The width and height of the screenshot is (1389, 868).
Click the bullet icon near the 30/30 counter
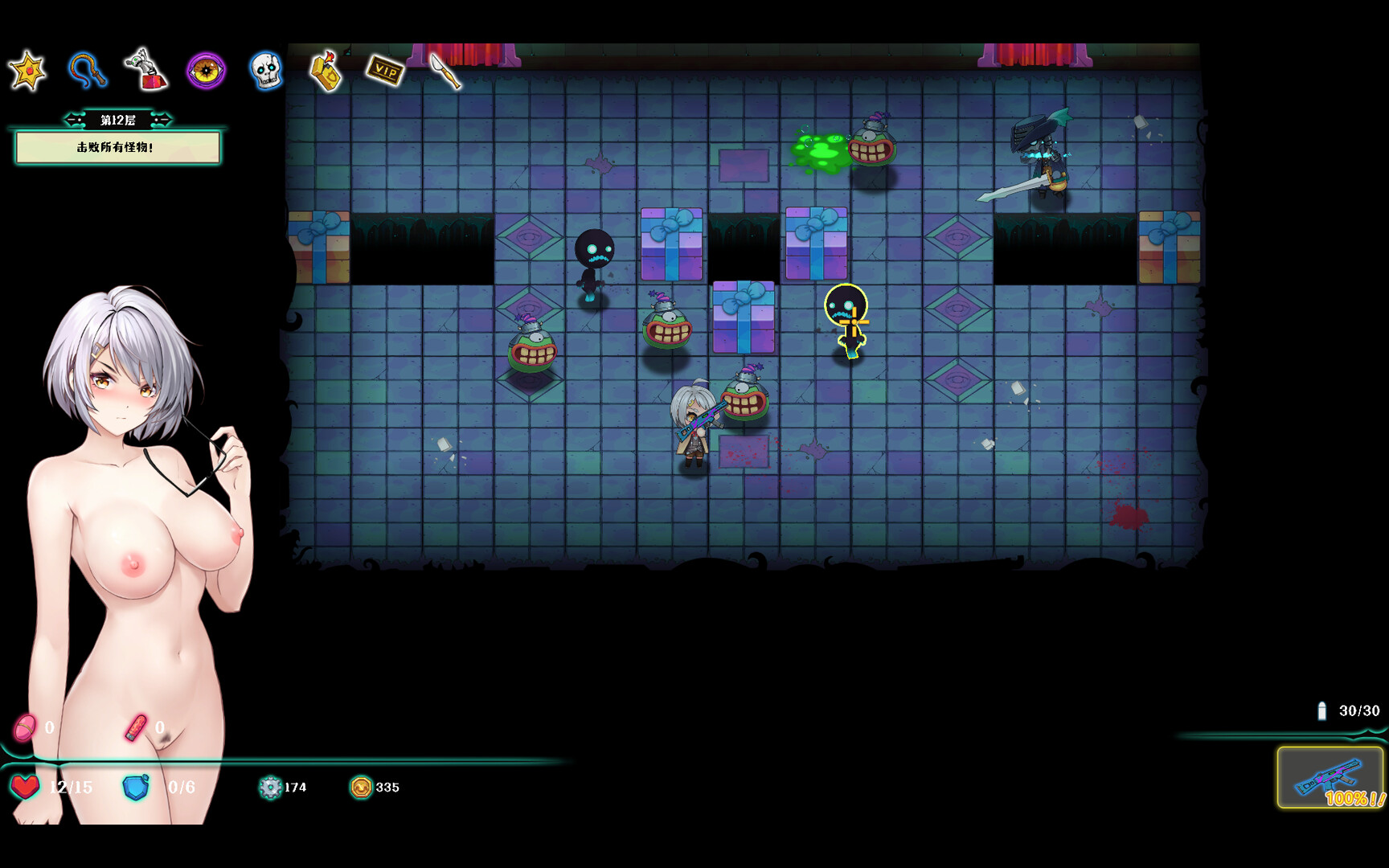tap(1322, 710)
